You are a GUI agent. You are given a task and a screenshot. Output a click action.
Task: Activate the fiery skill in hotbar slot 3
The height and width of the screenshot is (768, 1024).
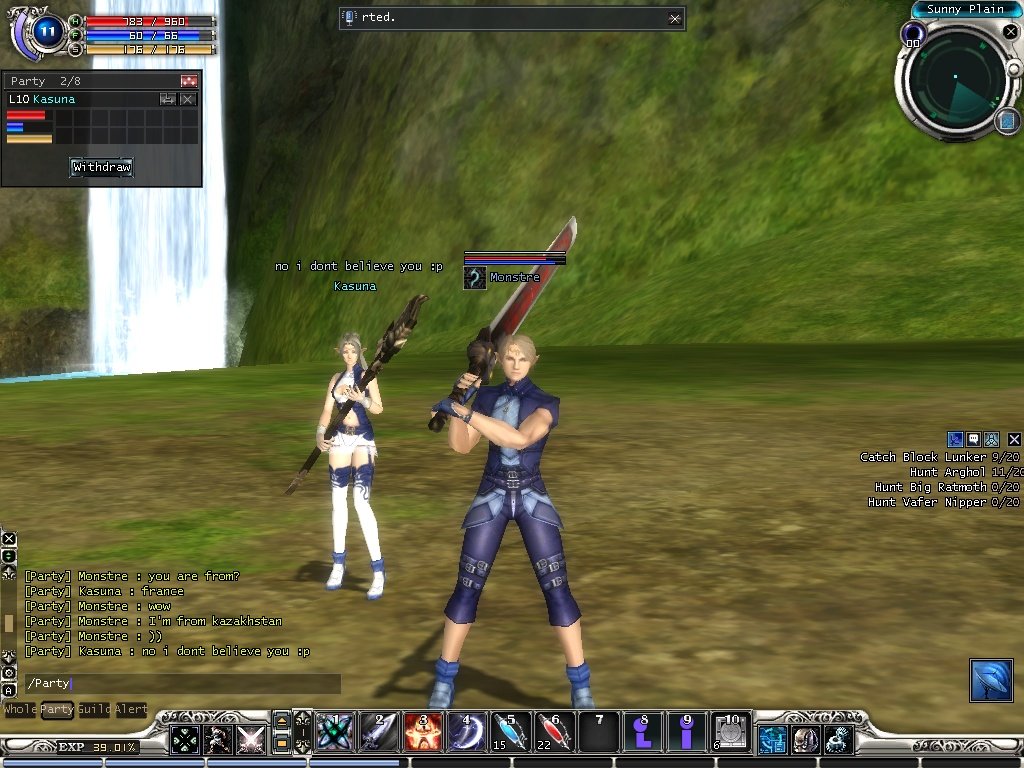coord(423,732)
